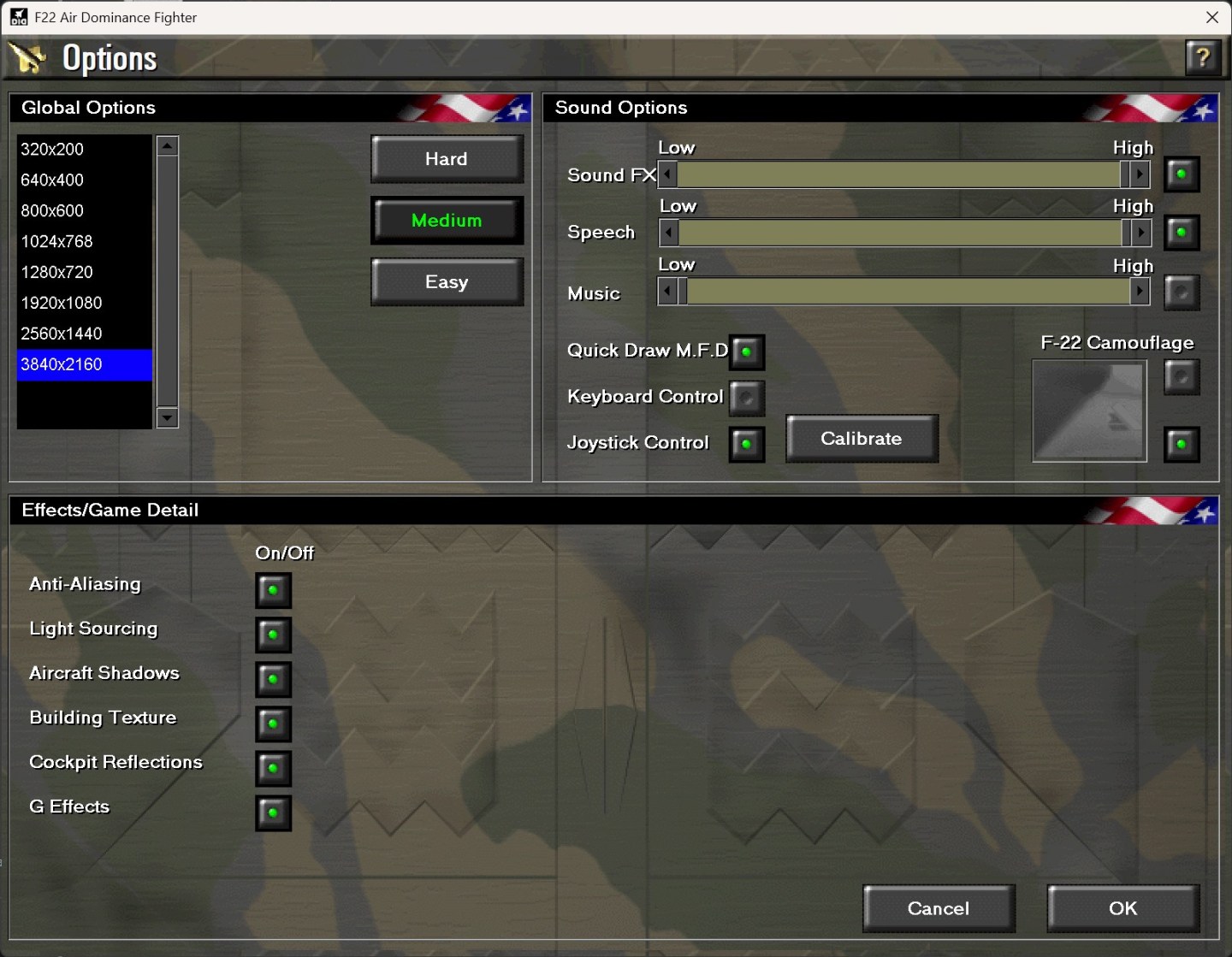Image resolution: width=1232 pixels, height=957 pixels.
Task: Turn off G Effects
Action: tap(273, 813)
